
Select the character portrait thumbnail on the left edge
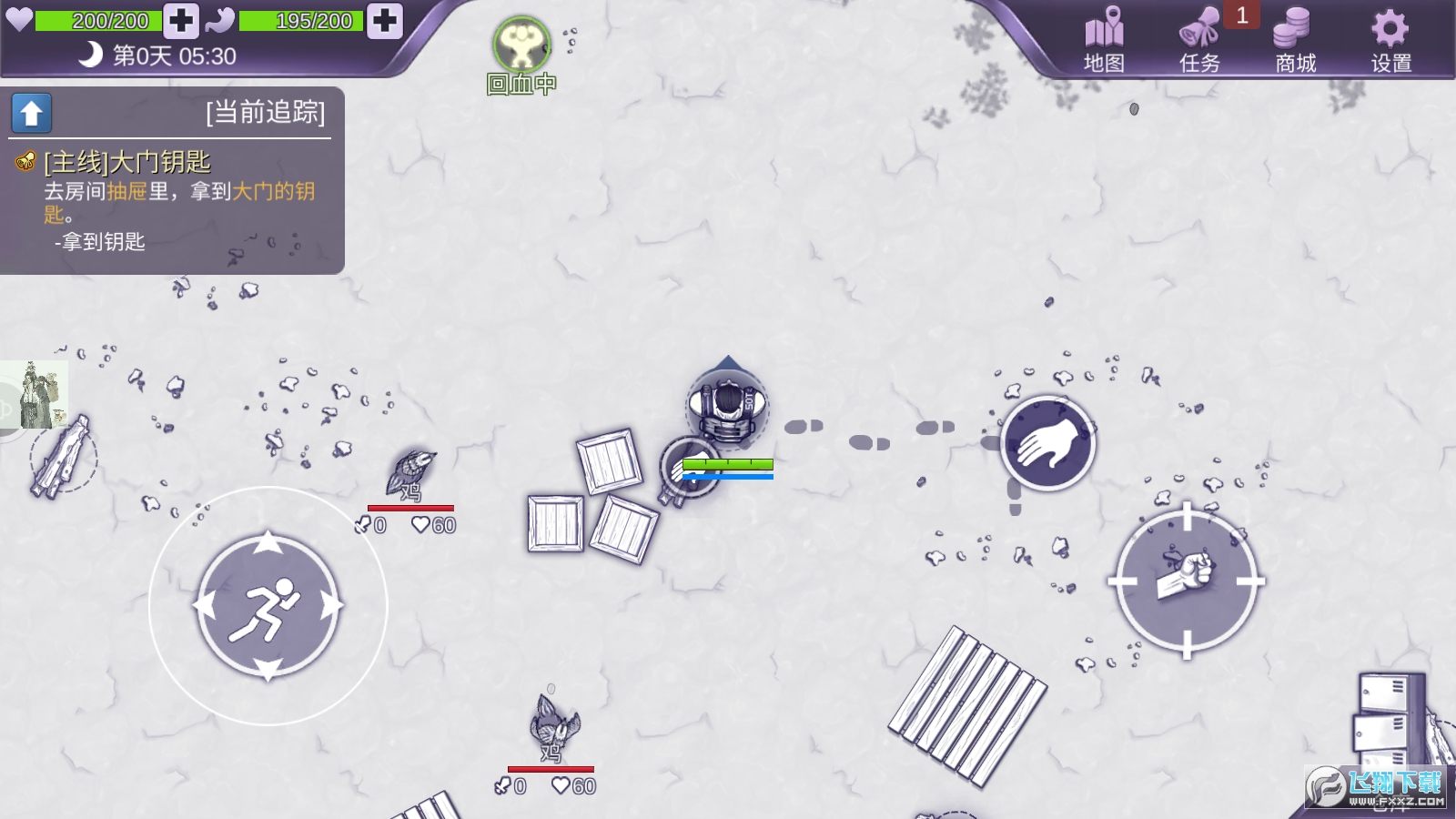35,393
